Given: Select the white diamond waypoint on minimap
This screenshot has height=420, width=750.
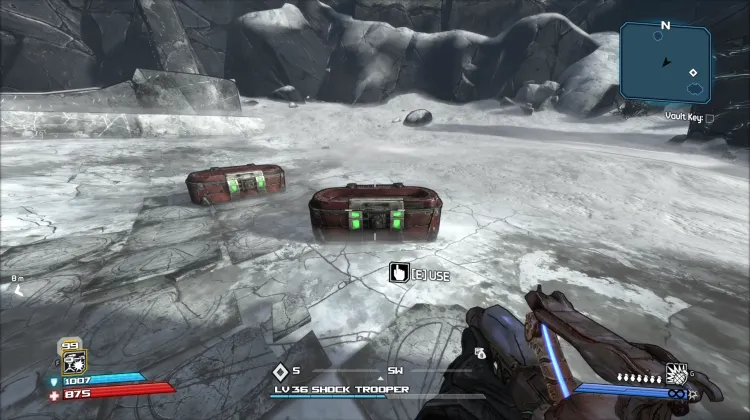Looking at the screenshot, I should 692,72.
